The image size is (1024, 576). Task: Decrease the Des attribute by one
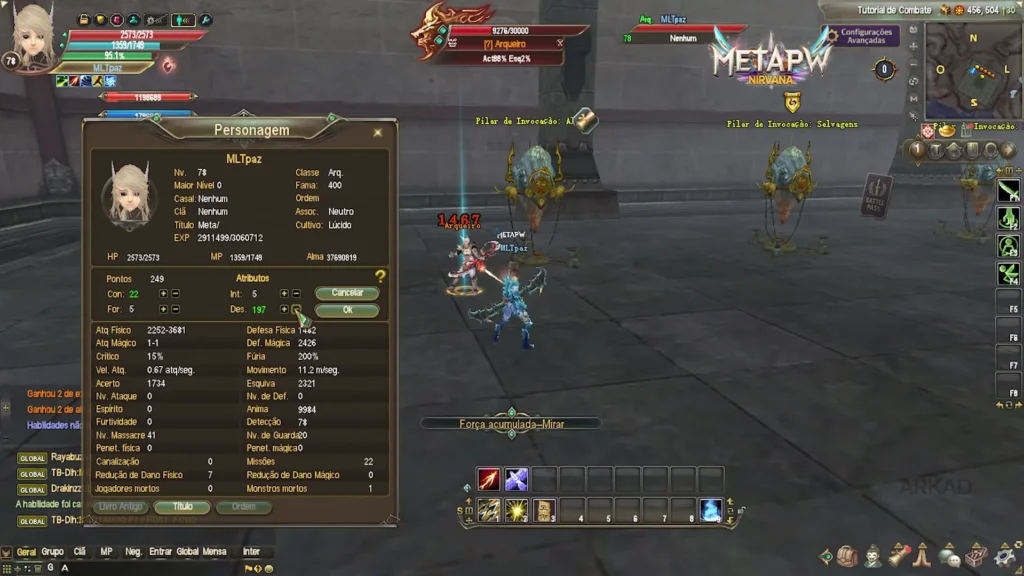pos(296,309)
